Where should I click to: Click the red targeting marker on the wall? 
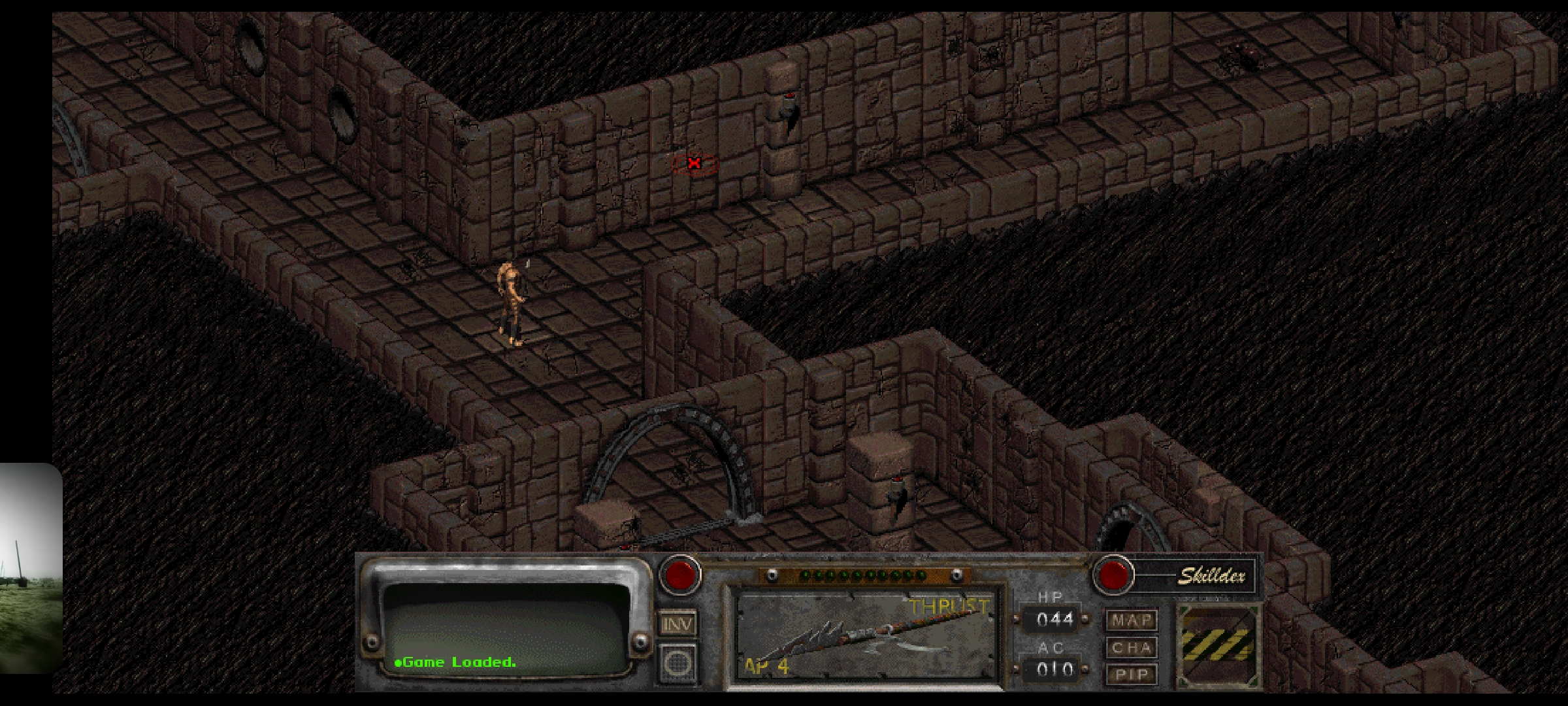(694, 163)
